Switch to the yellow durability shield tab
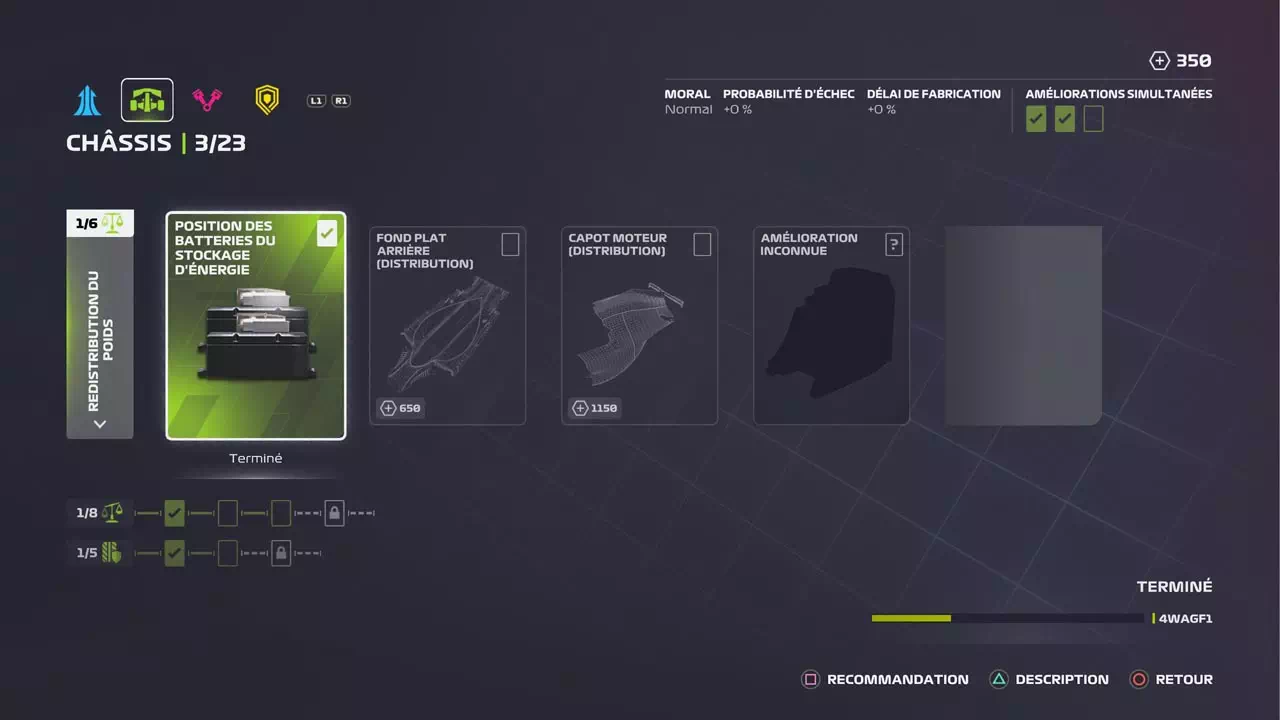 point(267,100)
